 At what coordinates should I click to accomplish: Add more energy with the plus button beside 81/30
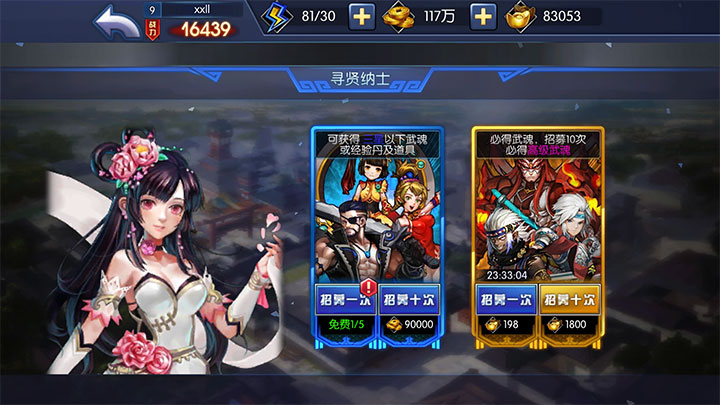pyautogui.click(x=361, y=17)
